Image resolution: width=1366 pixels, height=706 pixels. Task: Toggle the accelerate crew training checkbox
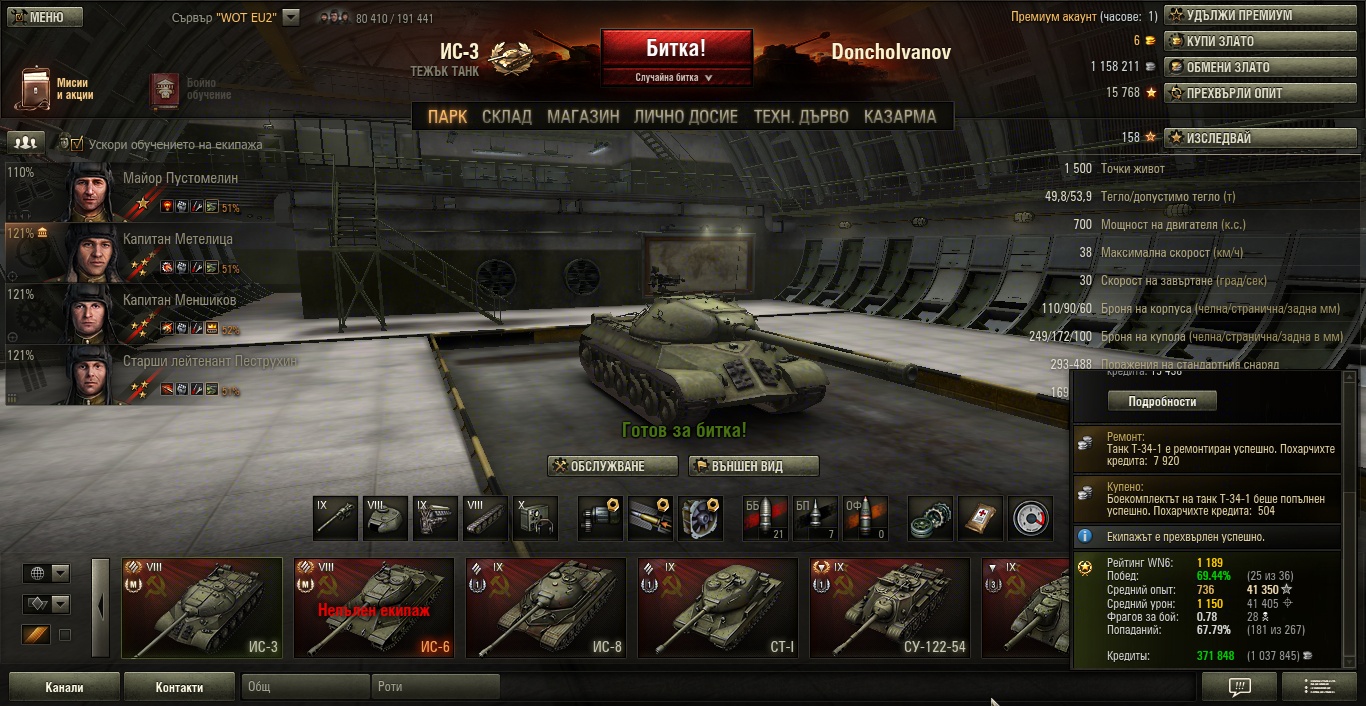[x=77, y=144]
